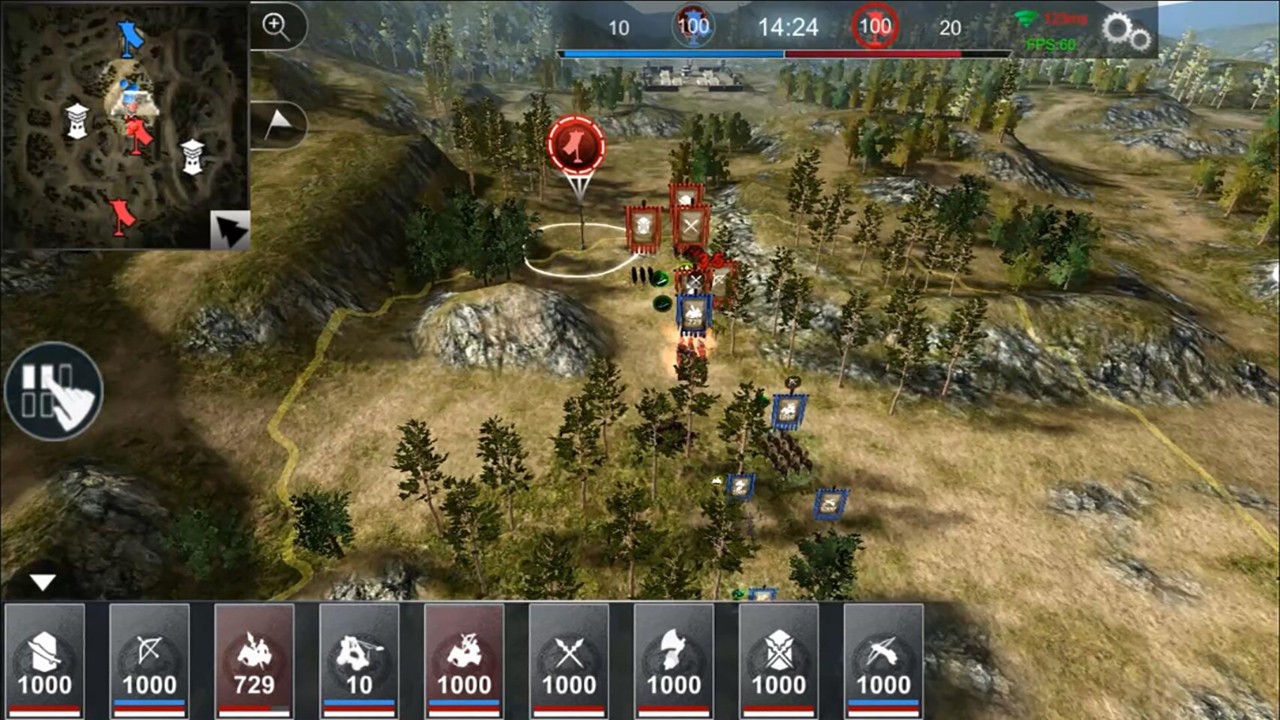Pick the red cavalry card with 1000 troops

pyautogui.click(x=464, y=661)
